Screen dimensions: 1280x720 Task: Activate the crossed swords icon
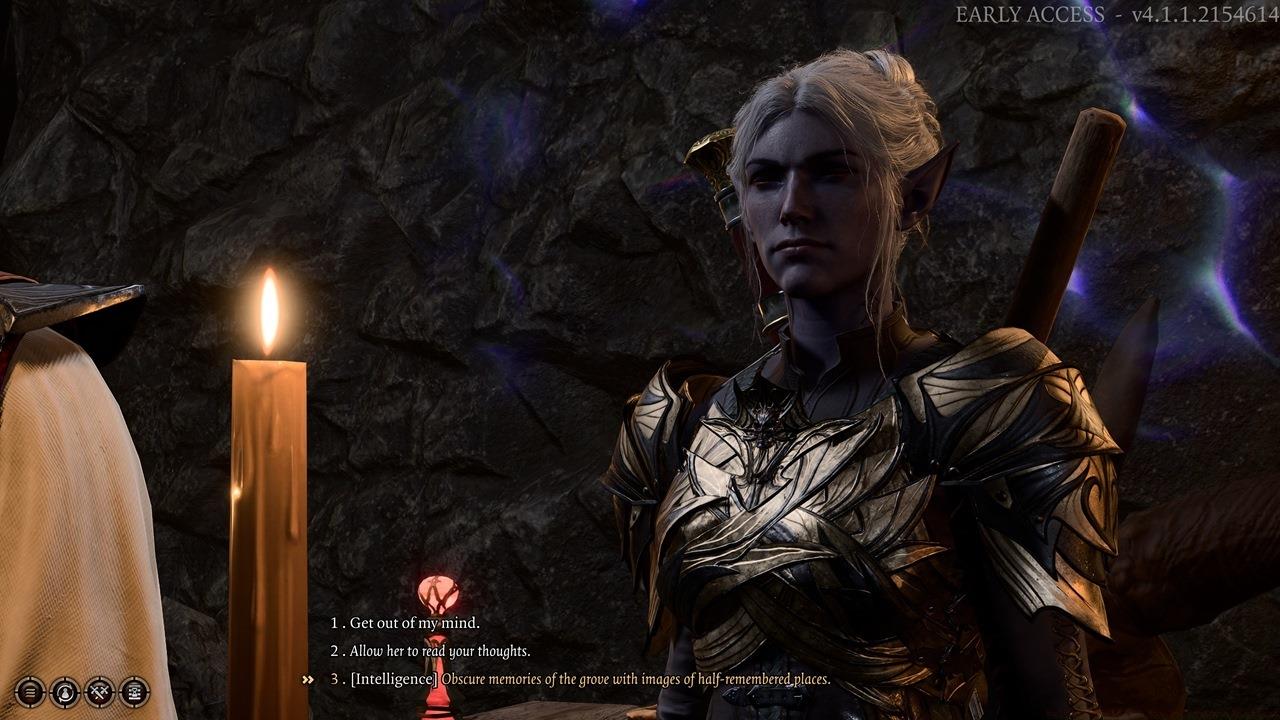pyautogui.click(x=100, y=691)
